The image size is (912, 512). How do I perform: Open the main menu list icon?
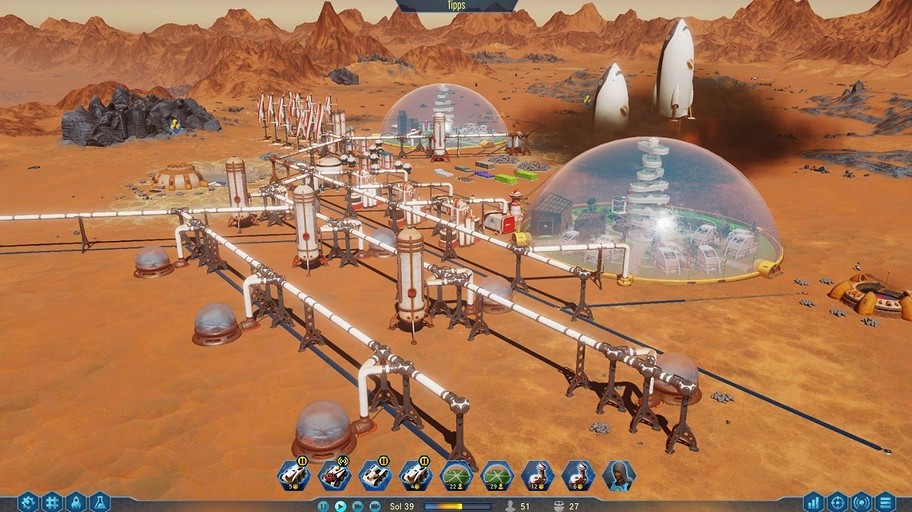point(885,501)
